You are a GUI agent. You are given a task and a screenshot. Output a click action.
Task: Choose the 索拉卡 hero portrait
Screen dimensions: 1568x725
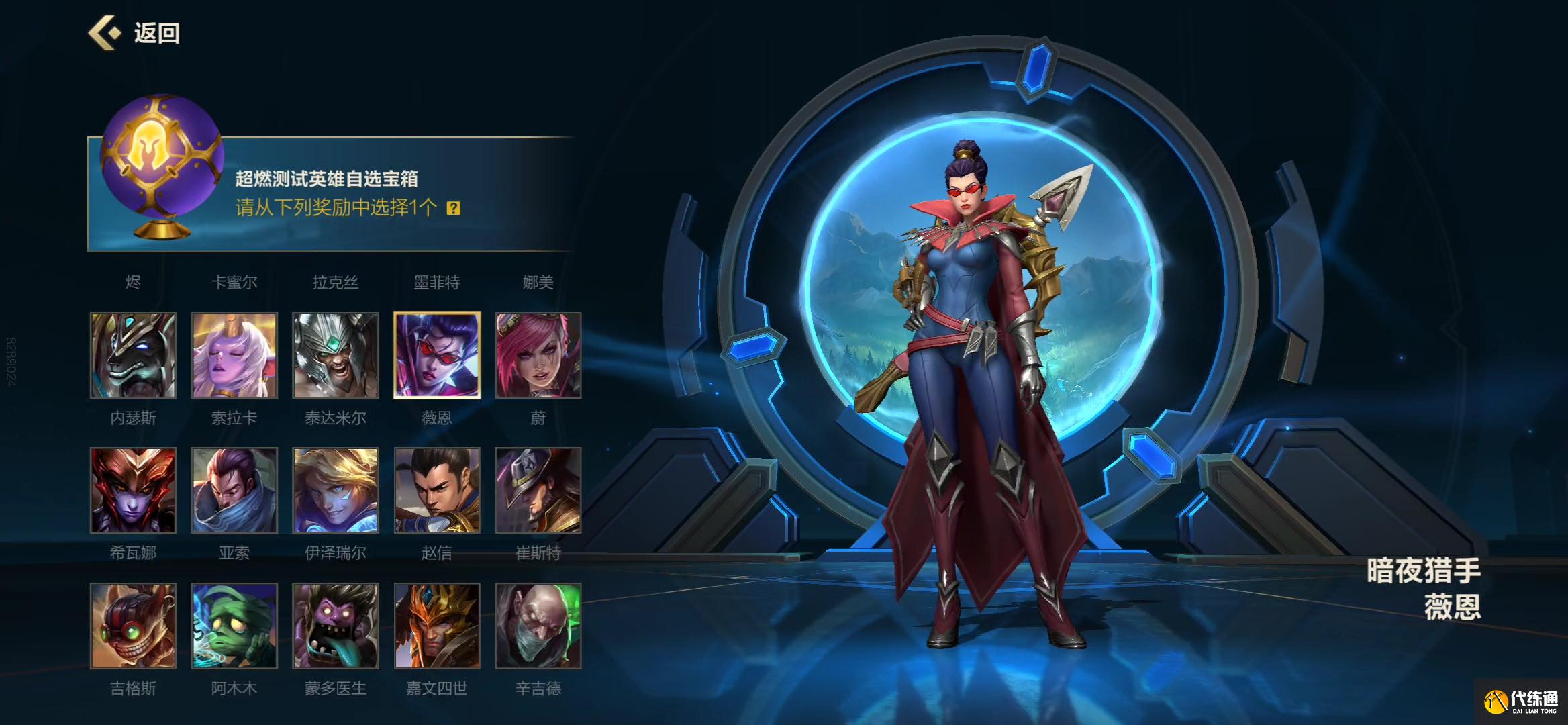234,355
